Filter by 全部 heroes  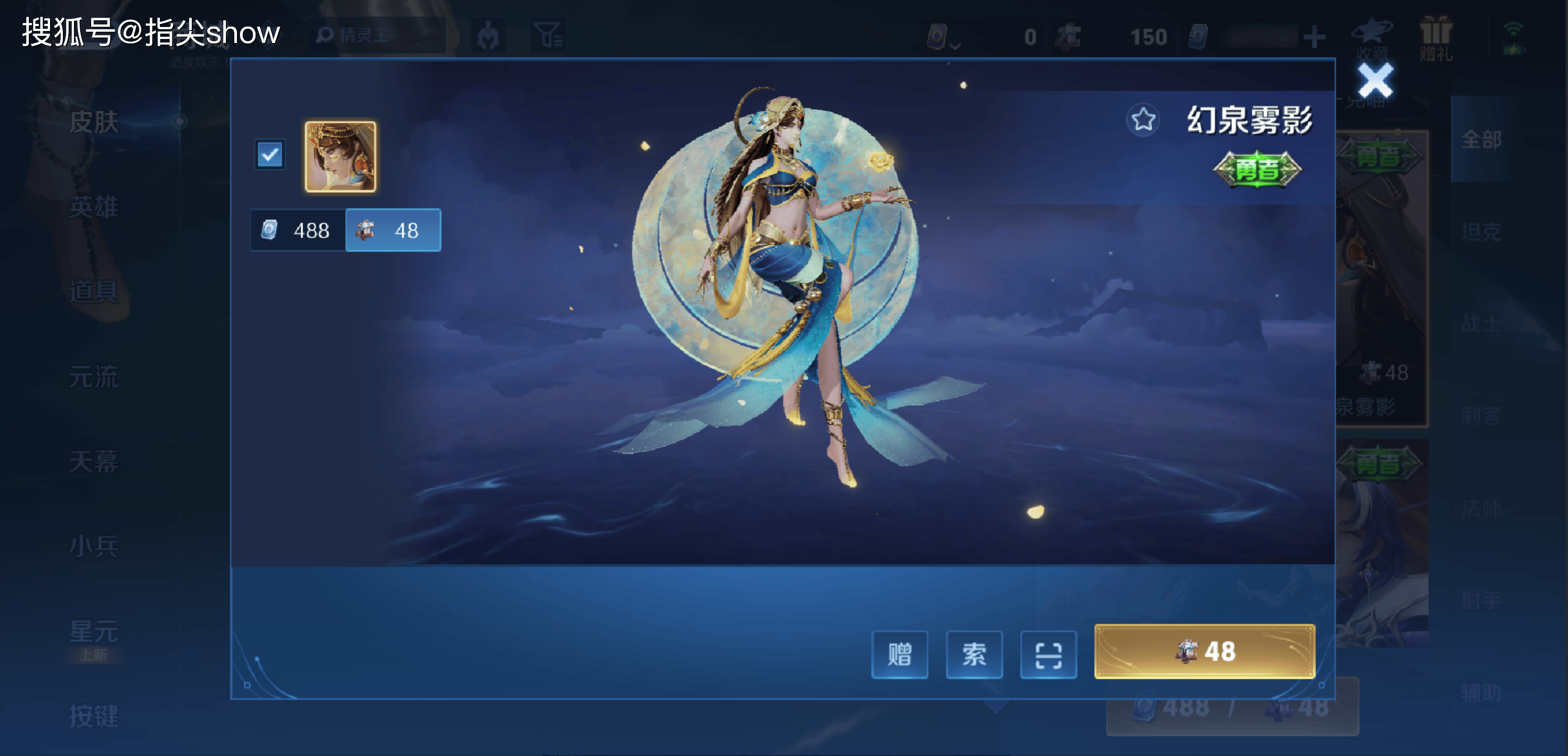pyautogui.click(x=1482, y=140)
